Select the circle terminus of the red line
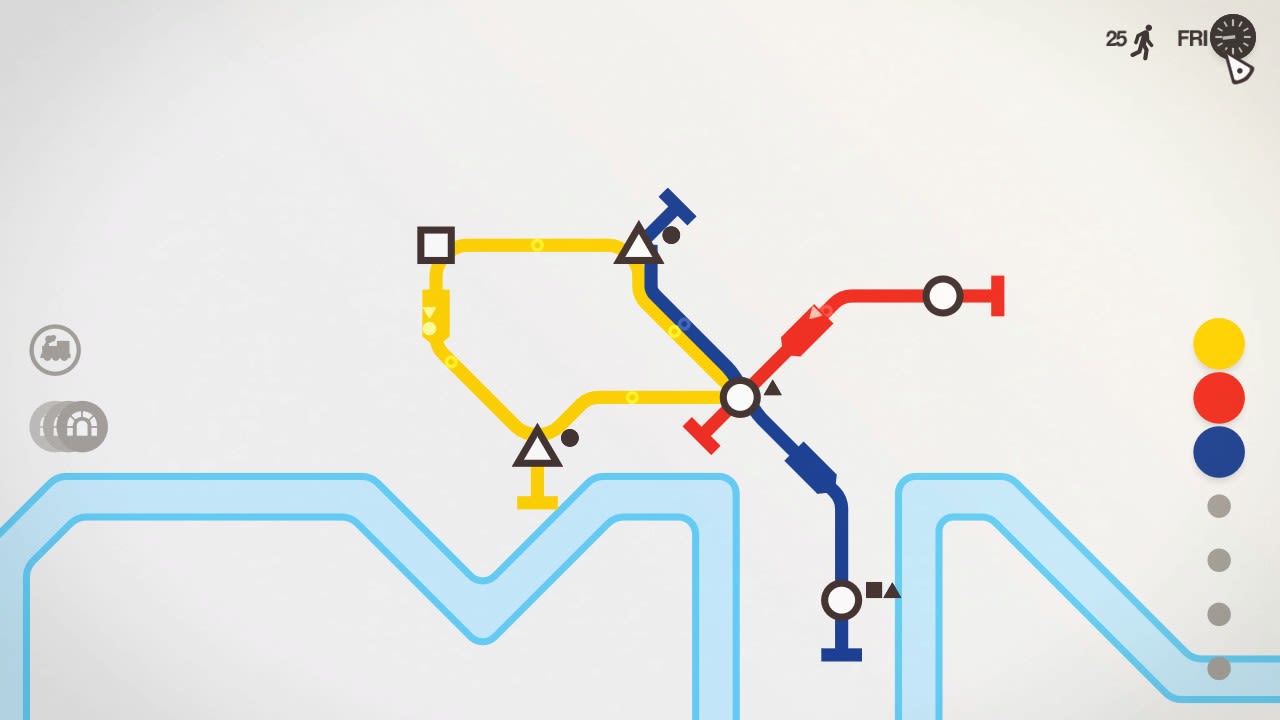 coord(943,296)
